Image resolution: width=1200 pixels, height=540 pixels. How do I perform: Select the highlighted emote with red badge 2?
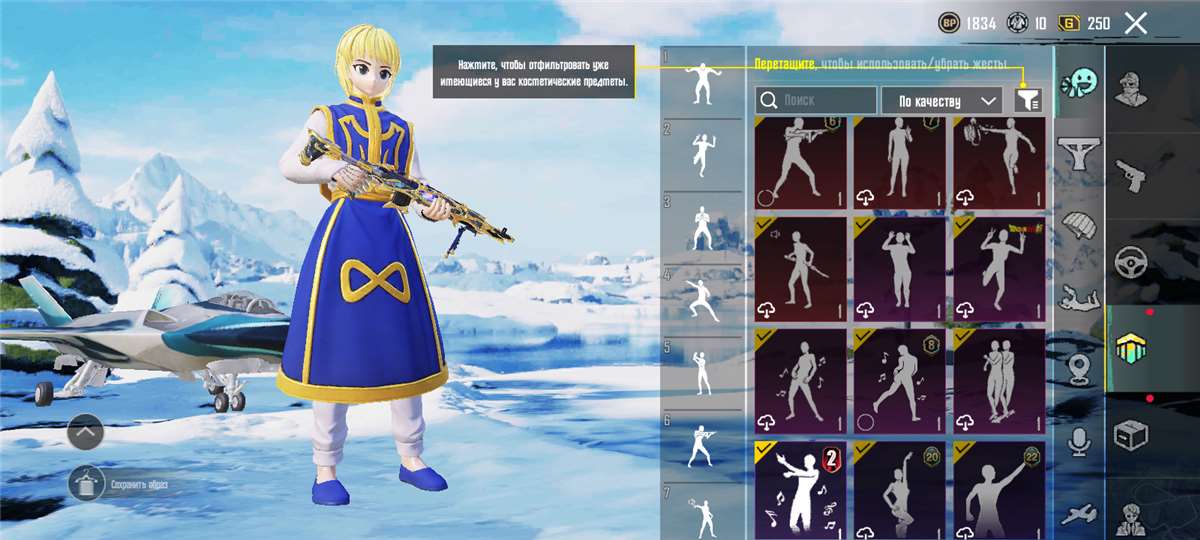tap(799, 489)
